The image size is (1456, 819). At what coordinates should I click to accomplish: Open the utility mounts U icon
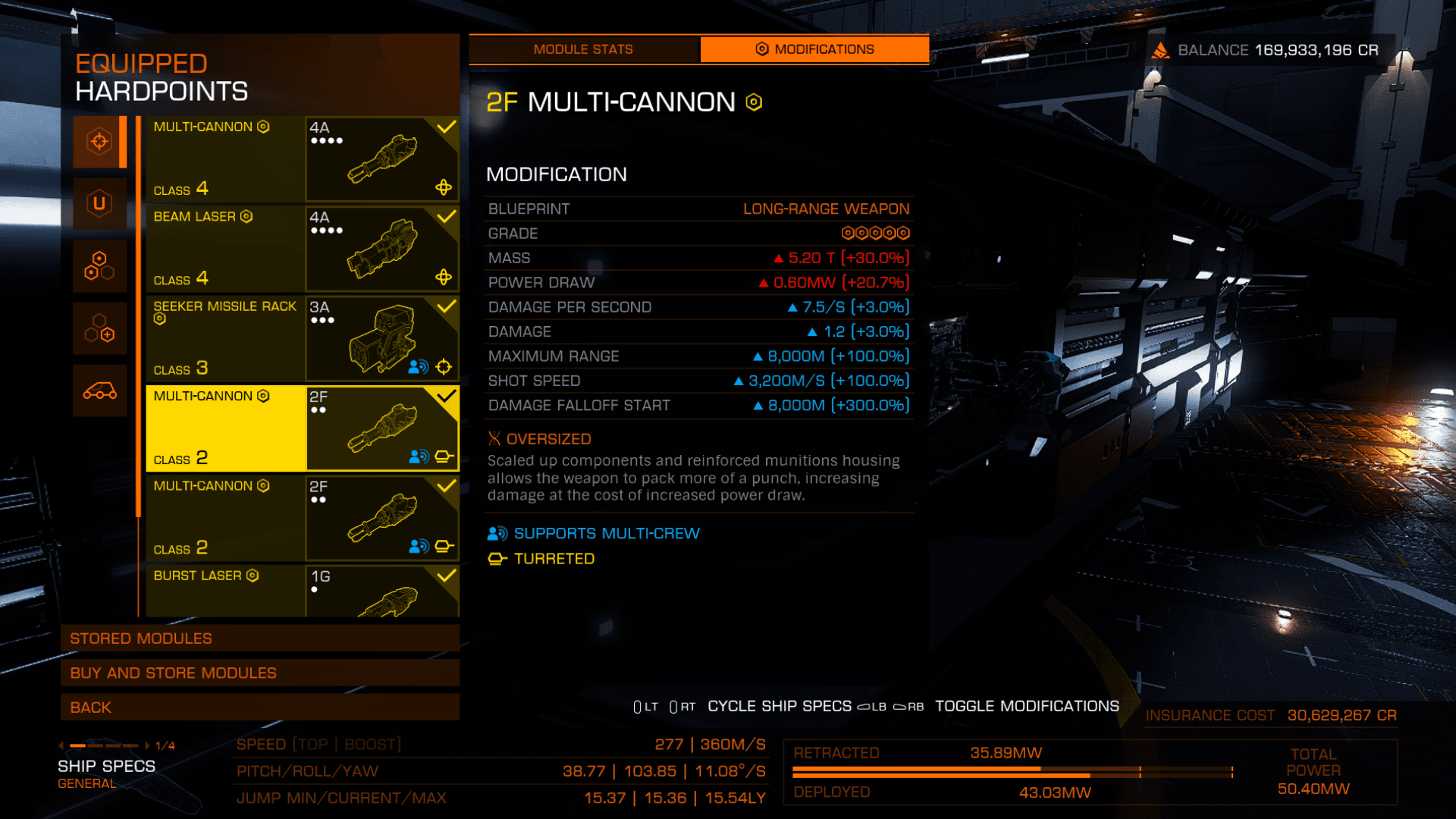[x=99, y=203]
